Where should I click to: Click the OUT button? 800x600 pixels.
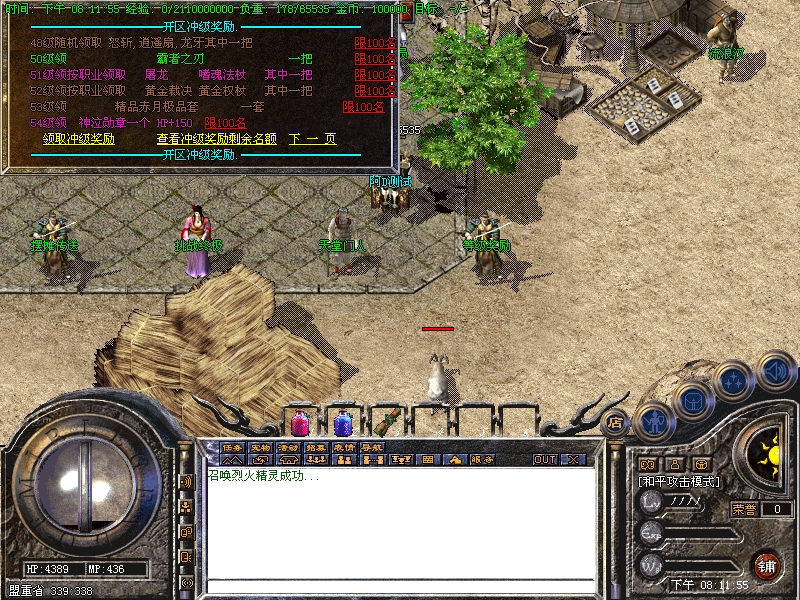(544, 460)
